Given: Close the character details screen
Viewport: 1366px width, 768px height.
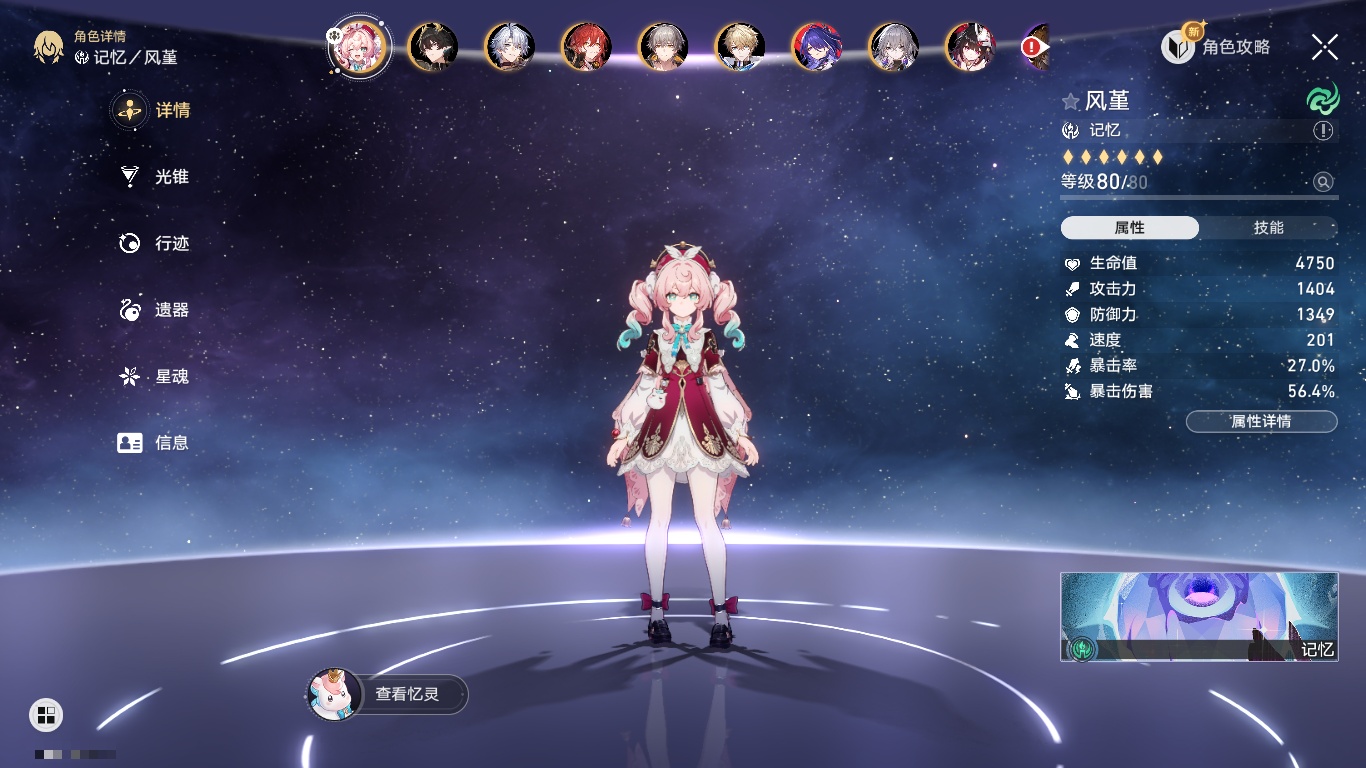Looking at the screenshot, I should tap(1325, 46).
